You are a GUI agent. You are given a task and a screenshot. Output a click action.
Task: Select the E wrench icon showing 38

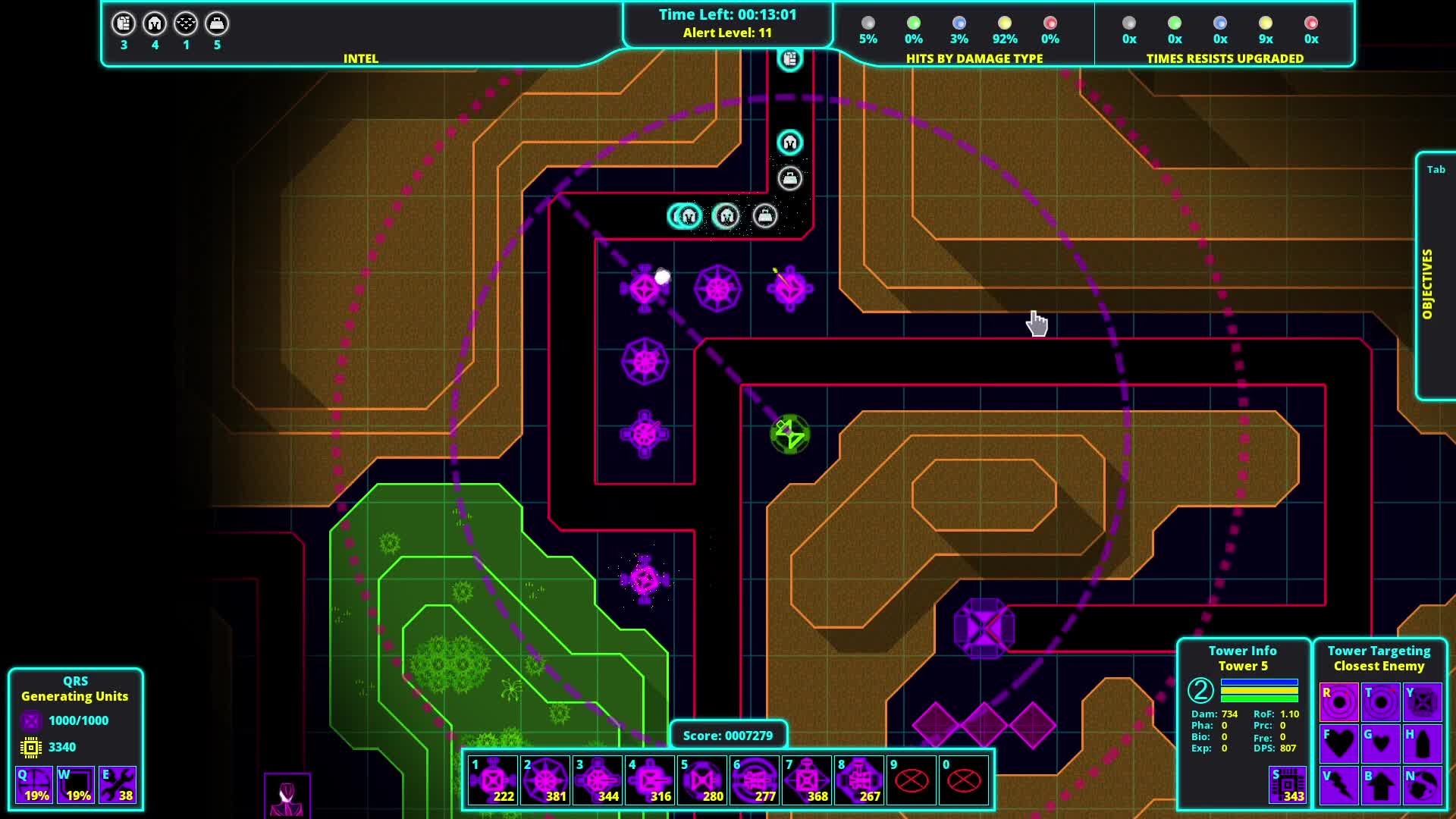click(118, 785)
